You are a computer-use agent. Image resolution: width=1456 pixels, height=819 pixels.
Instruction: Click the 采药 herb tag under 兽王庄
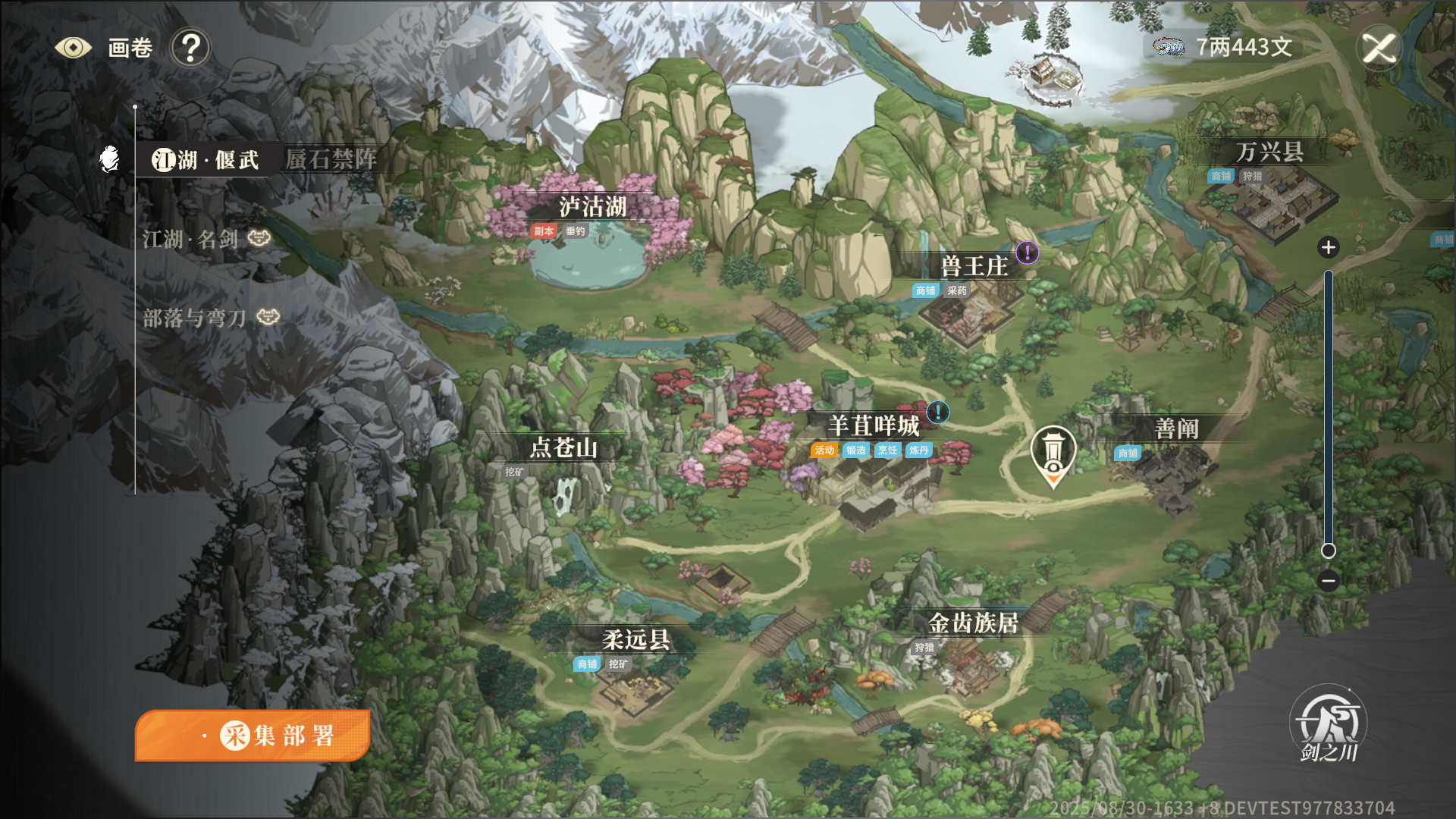[x=955, y=290]
